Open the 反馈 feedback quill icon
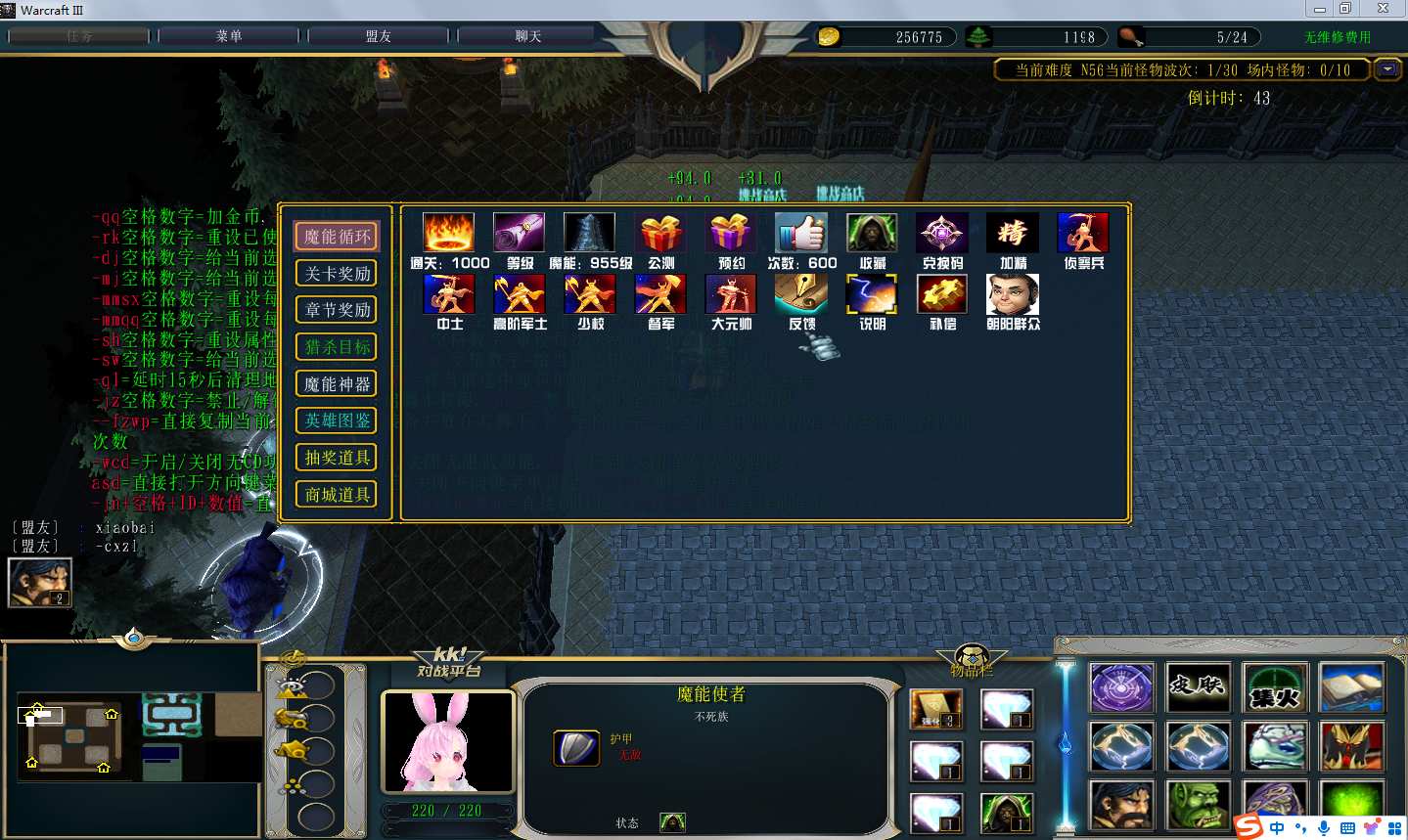This screenshot has width=1408, height=840. pyautogui.click(x=800, y=294)
